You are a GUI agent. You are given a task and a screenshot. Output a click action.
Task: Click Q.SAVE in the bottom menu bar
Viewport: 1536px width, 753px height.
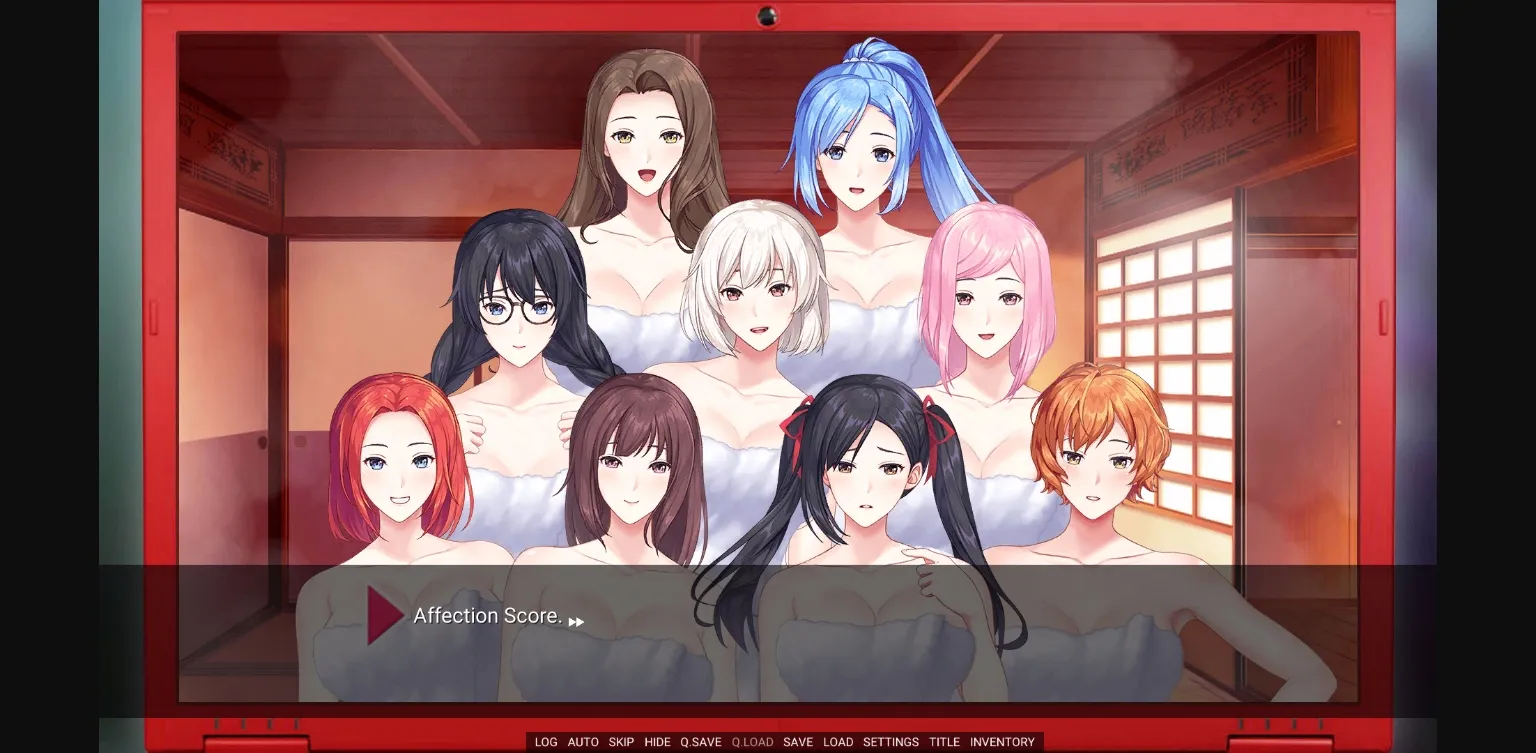pyautogui.click(x=702, y=742)
